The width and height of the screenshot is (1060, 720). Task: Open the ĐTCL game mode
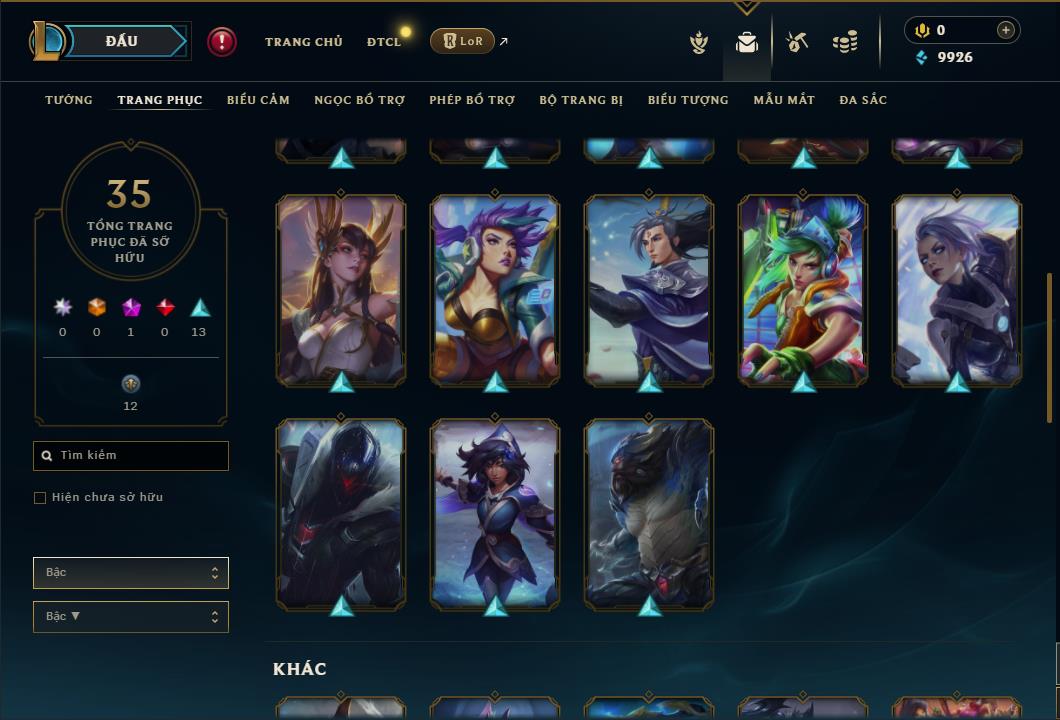[x=384, y=42]
